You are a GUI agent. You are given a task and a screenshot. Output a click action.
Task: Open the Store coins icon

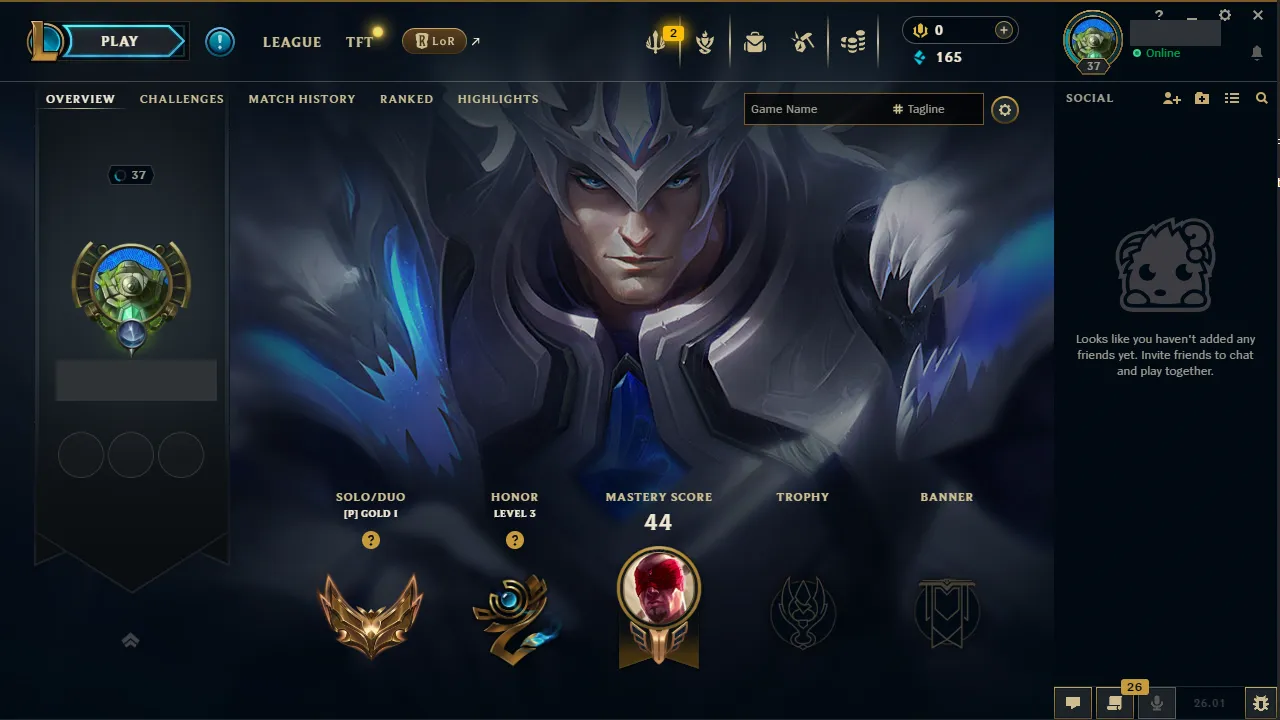853,42
